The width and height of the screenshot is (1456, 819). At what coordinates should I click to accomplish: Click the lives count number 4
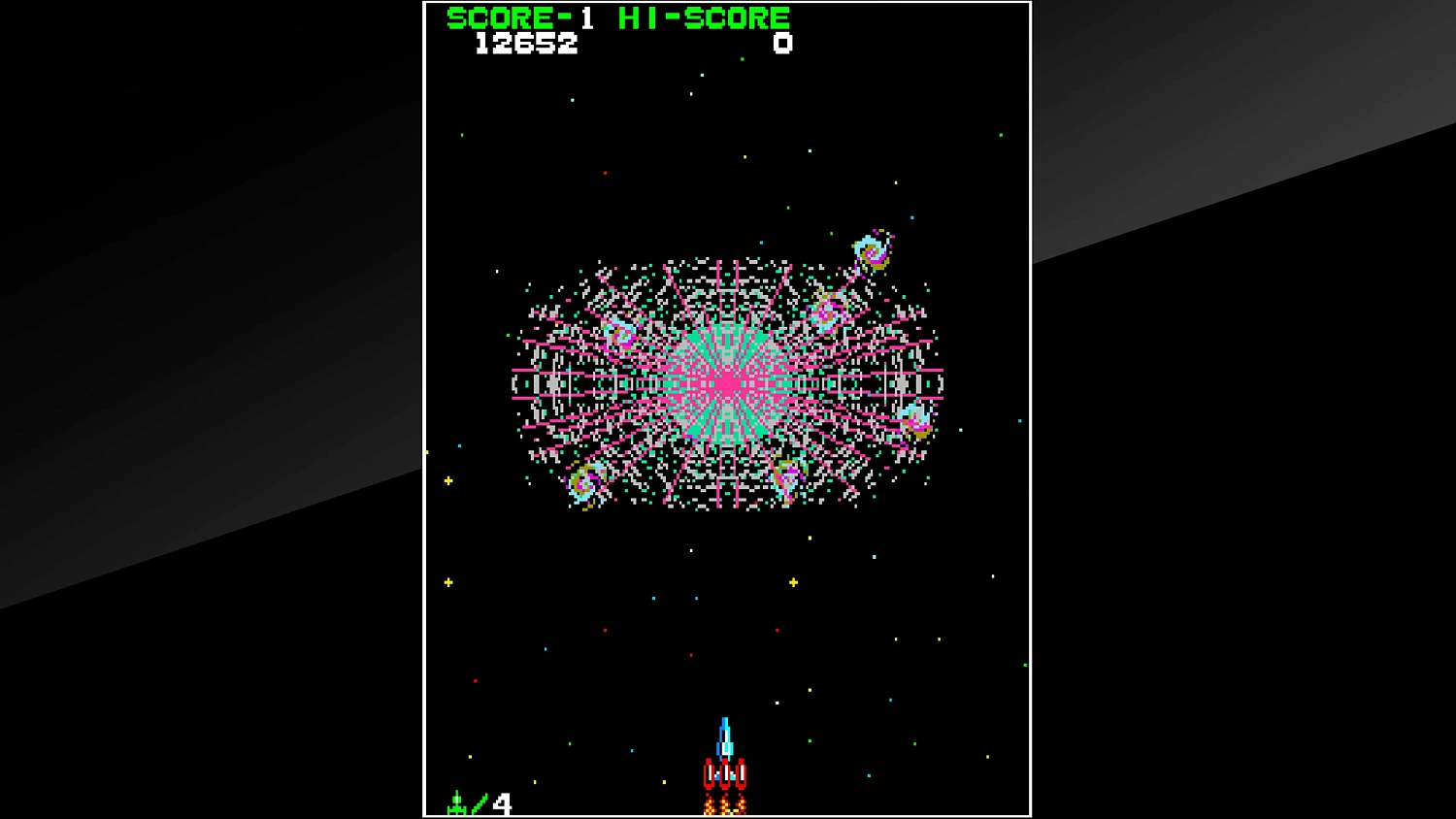click(x=501, y=803)
